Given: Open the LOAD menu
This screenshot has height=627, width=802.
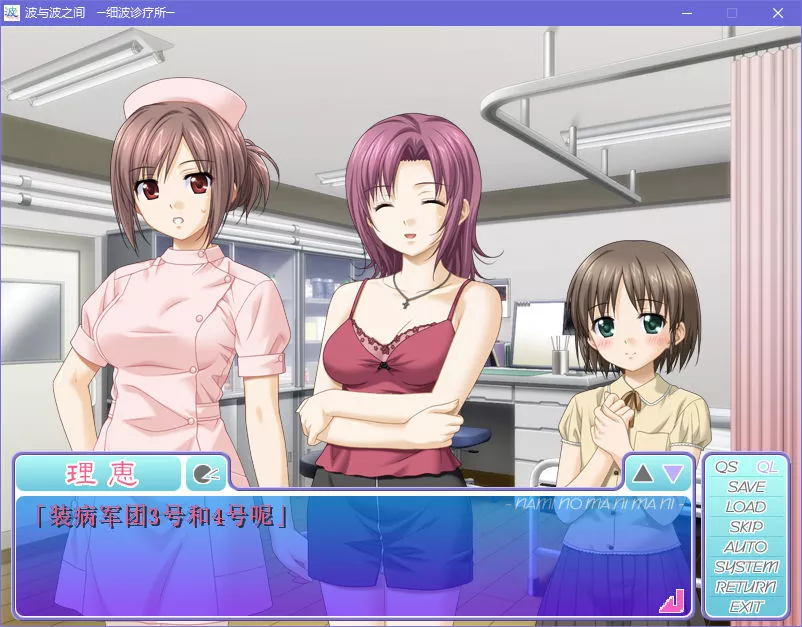Looking at the screenshot, I should click(x=746, y=507).
